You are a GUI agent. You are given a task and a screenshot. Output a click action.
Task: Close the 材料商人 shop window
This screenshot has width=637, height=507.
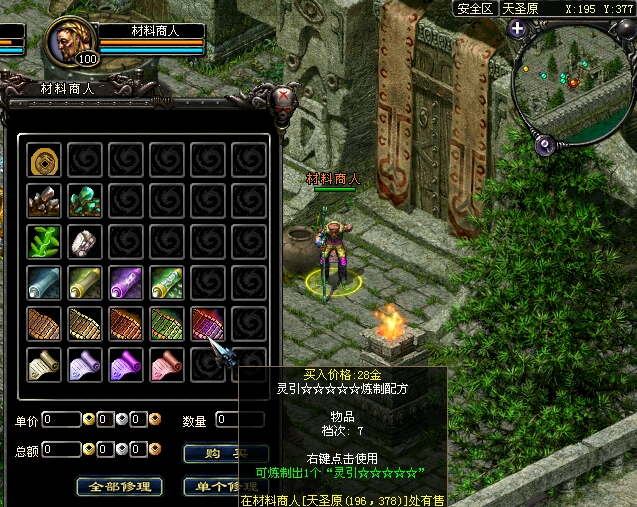(287, 97)
